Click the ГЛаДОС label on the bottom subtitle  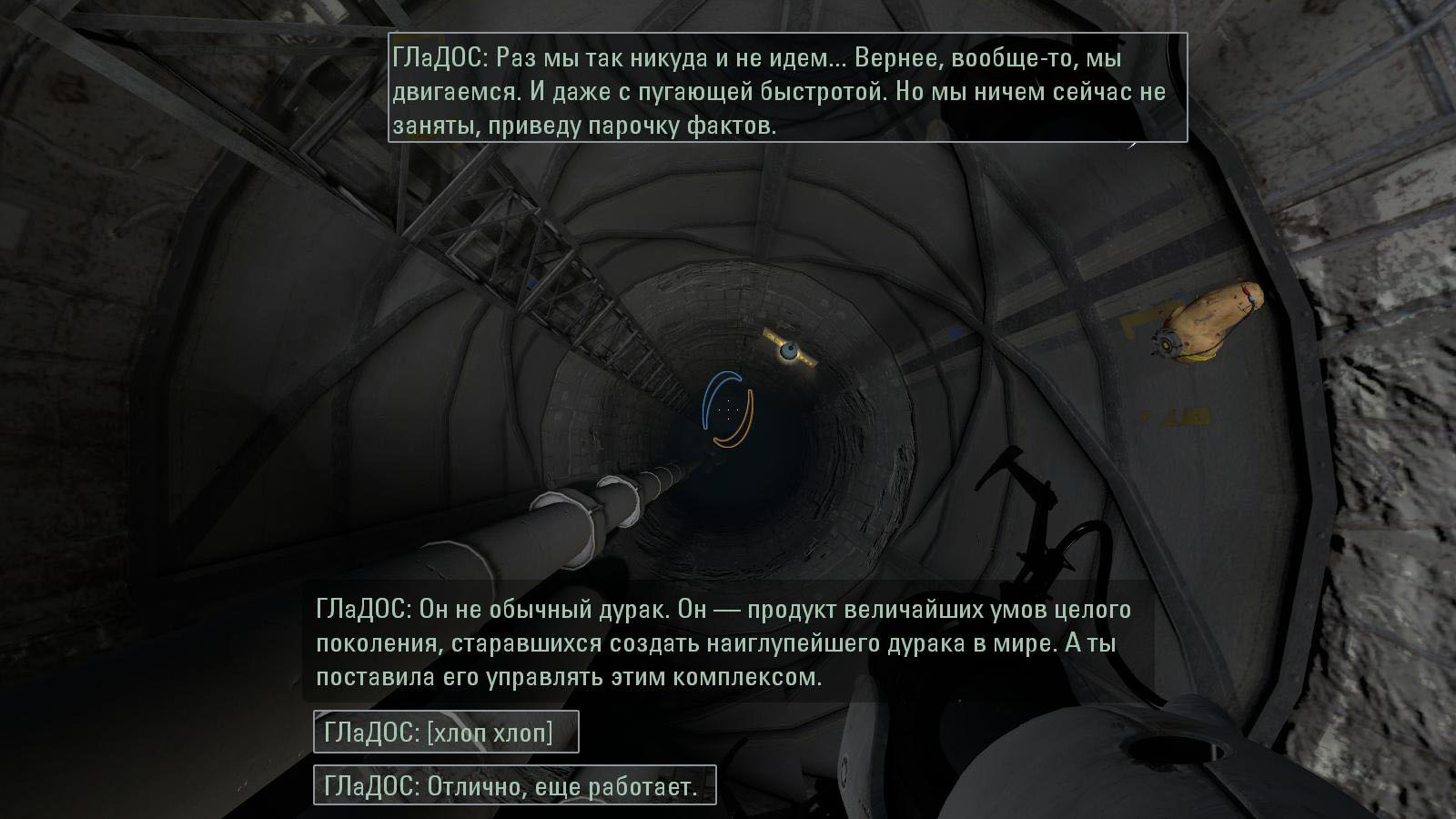[x=357, y=608]
